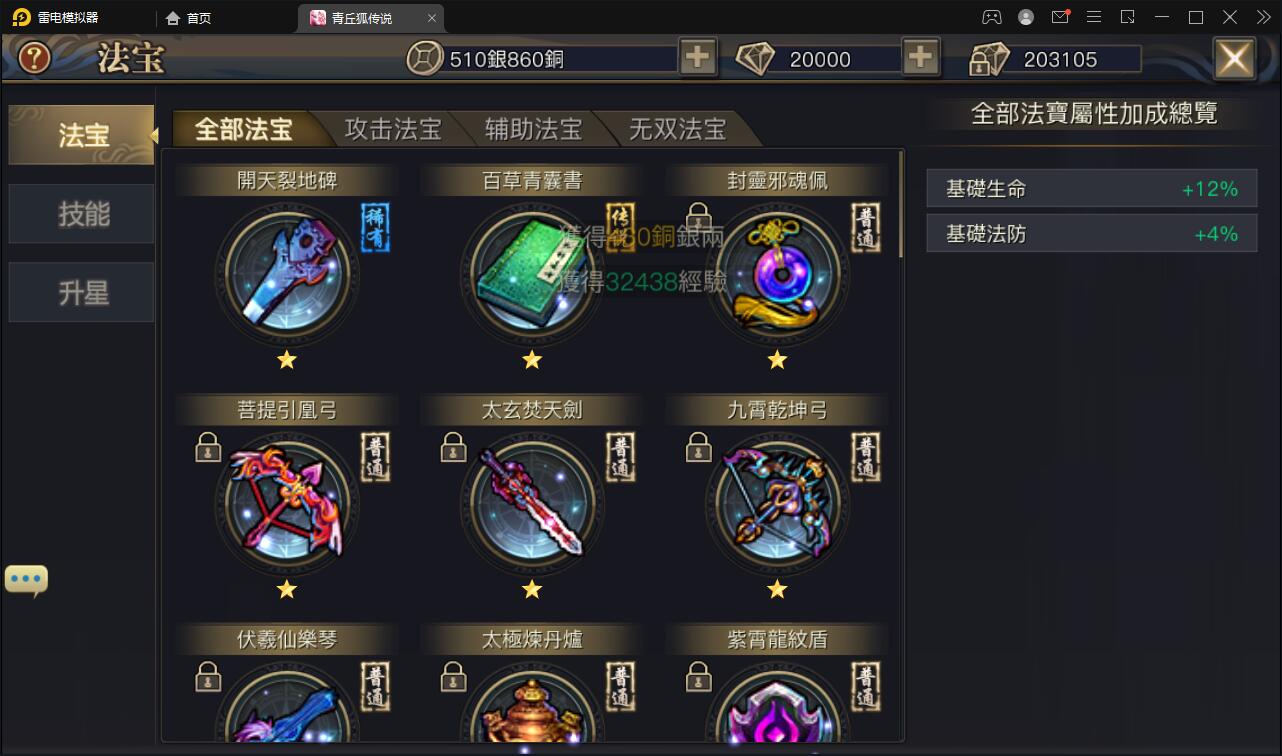The image size is (1282, 756).
Task: Select the 九霄乾坤弓 treasure
Action: point(777,505)
